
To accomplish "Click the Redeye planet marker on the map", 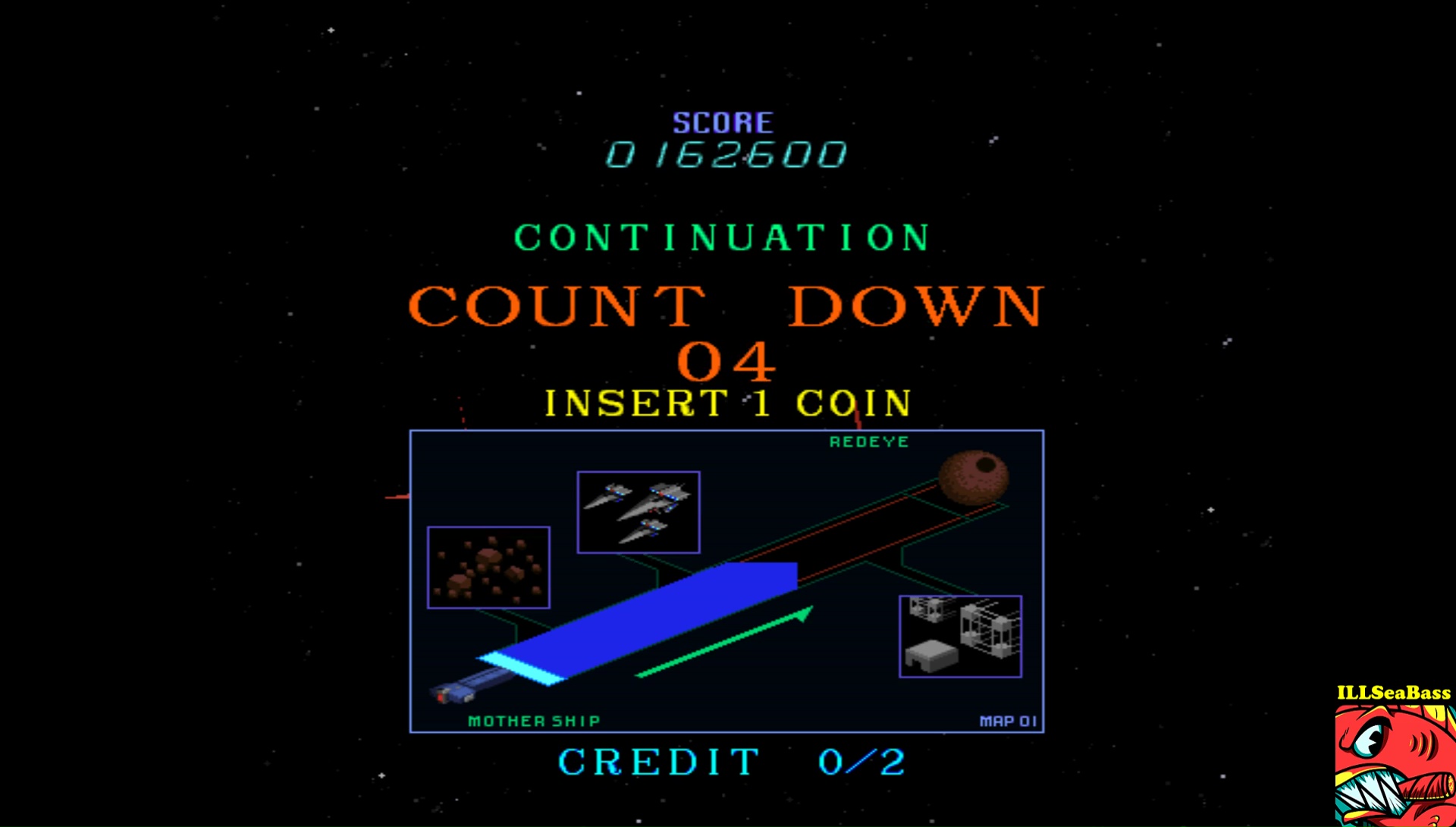I will (974, 477).
